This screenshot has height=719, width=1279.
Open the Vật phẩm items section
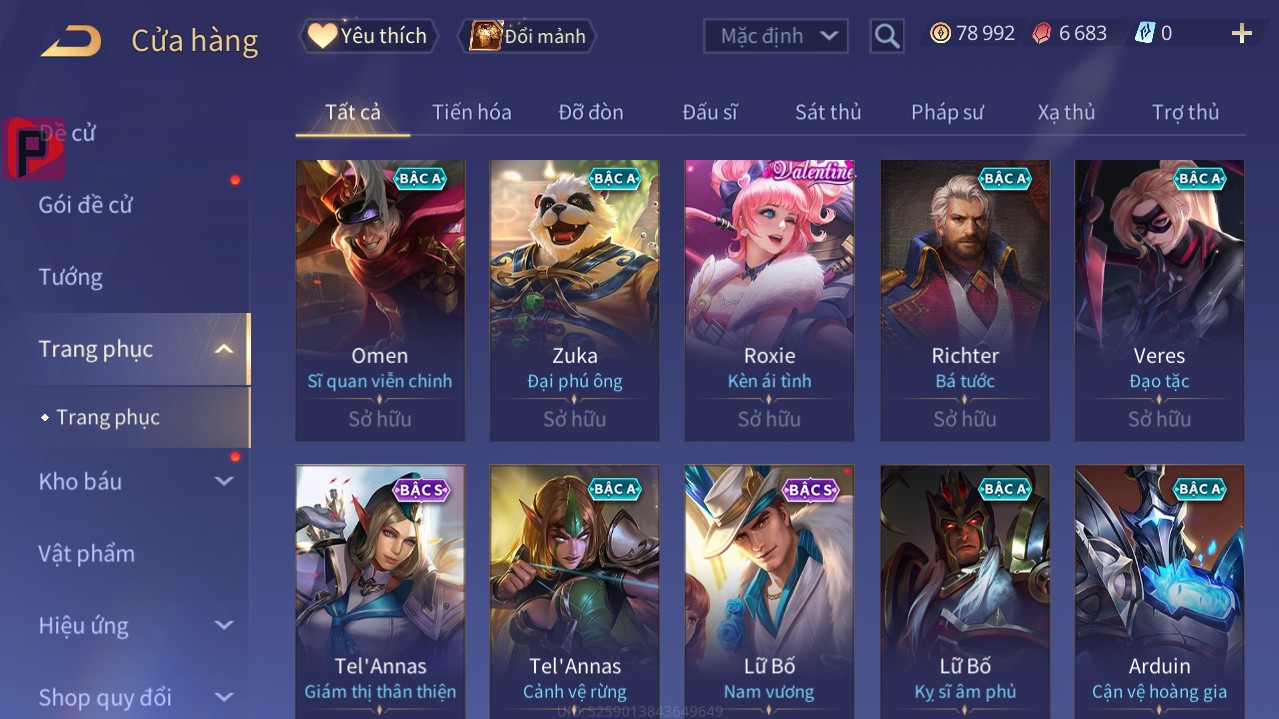point(87,553)
